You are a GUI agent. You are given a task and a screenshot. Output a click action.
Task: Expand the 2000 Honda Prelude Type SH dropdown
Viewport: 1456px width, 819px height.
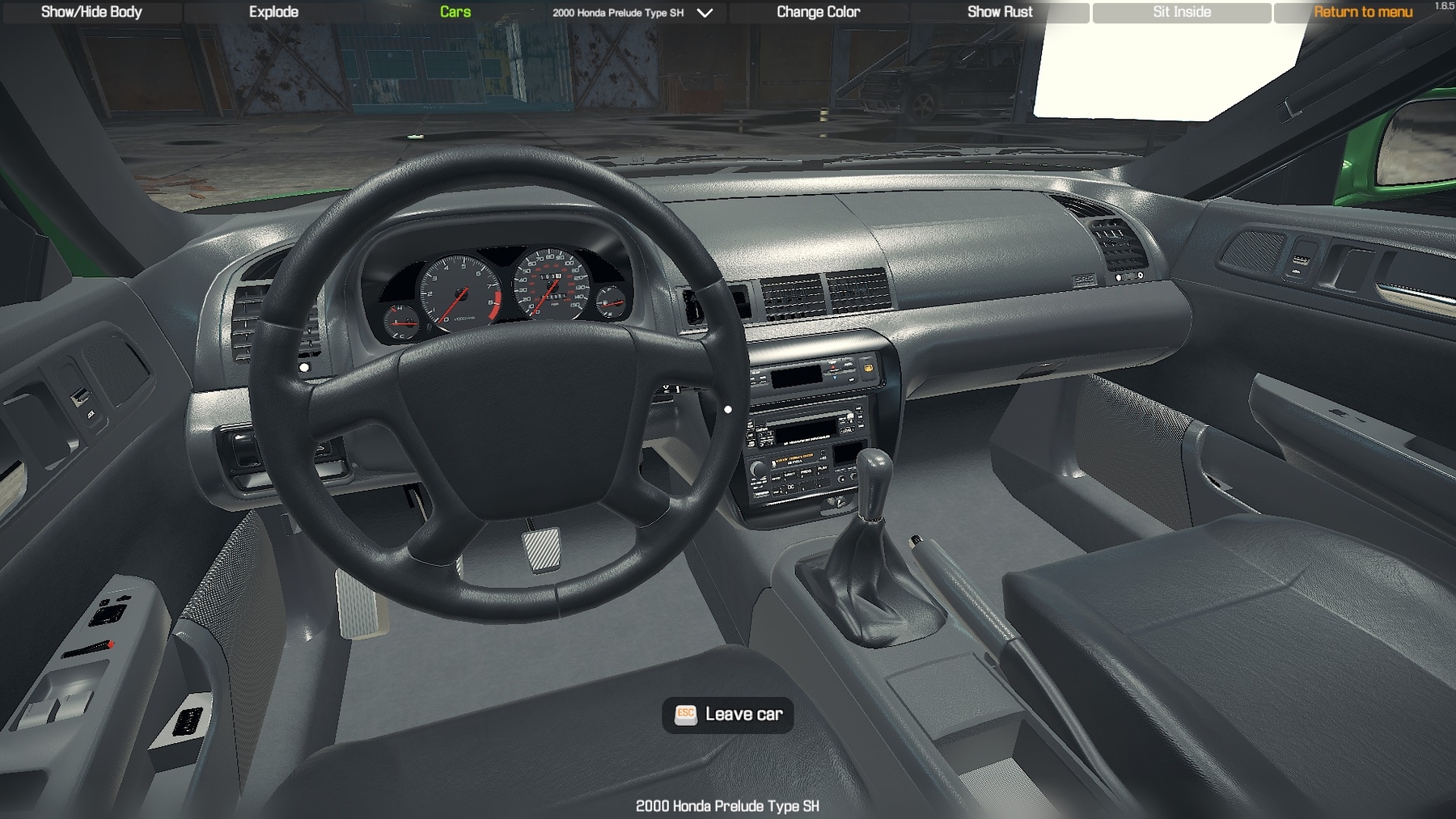click(x=705, y=13)
